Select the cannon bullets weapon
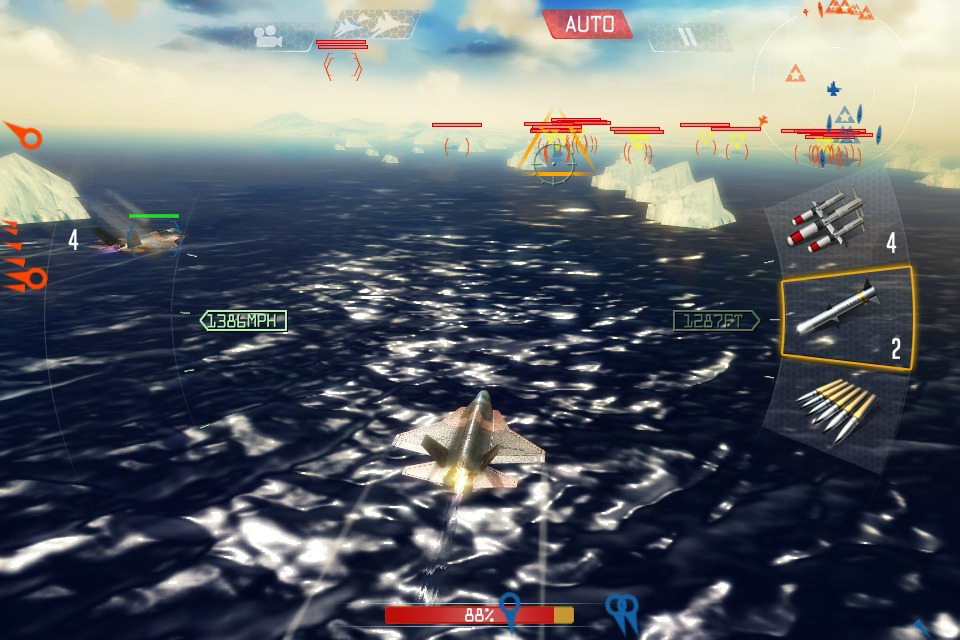The height and width of the screenshot is (640, 960). click(838, 412)
